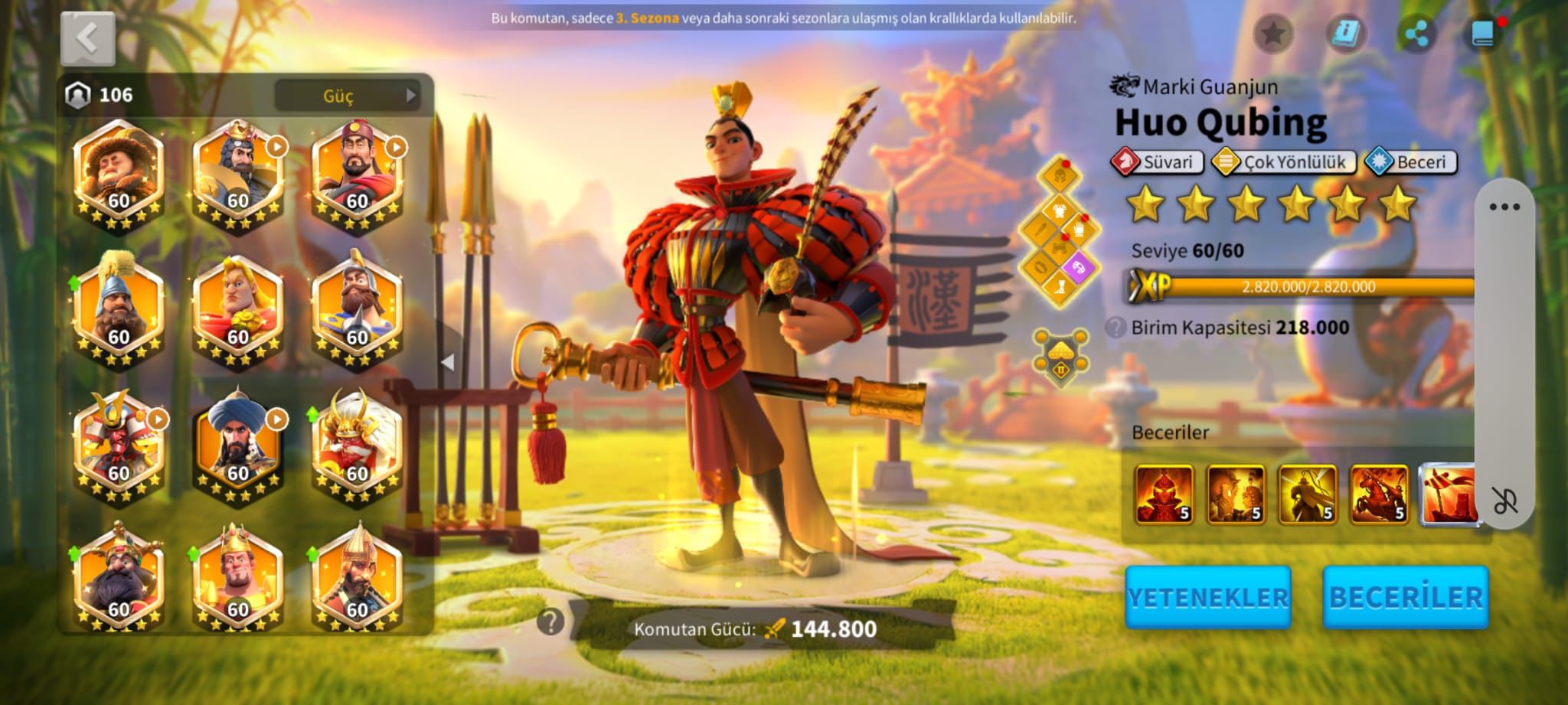This screenshot has width=1568, height=705.
Task: Go back using the arrow button
Action: pos(88,38)
